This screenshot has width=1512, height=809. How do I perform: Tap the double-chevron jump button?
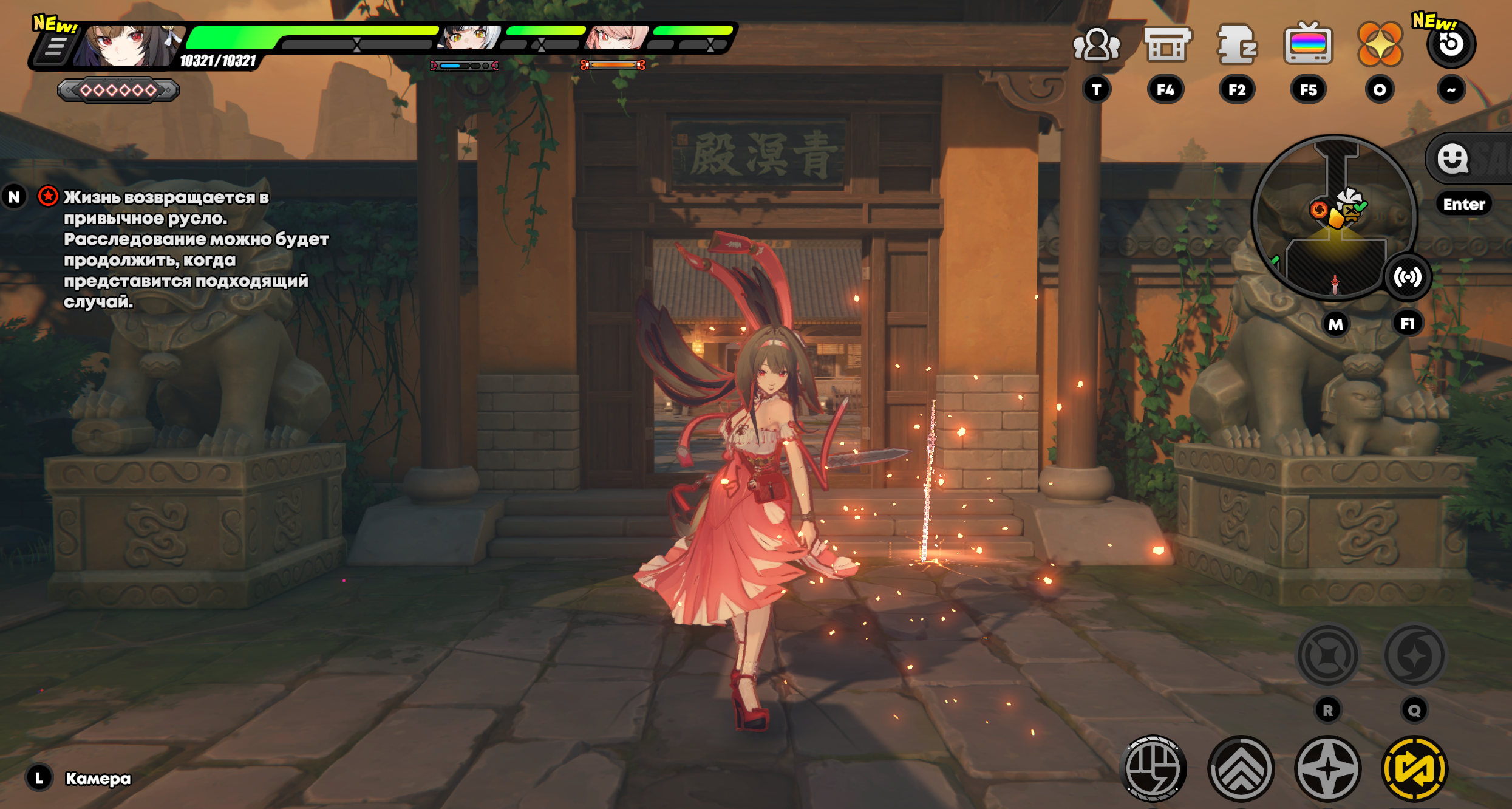[x=1241, y=768]
